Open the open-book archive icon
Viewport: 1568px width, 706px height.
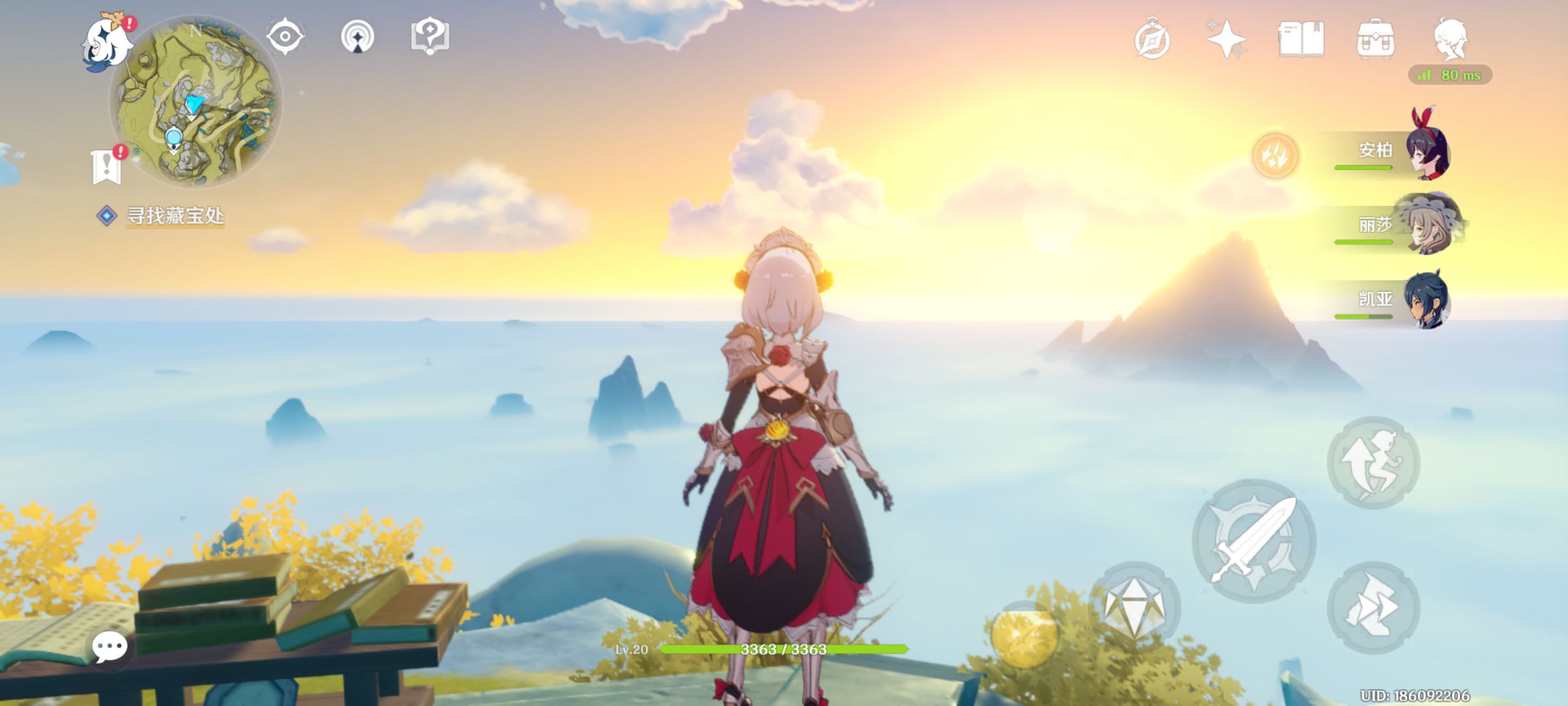(x=1301, y=39)
